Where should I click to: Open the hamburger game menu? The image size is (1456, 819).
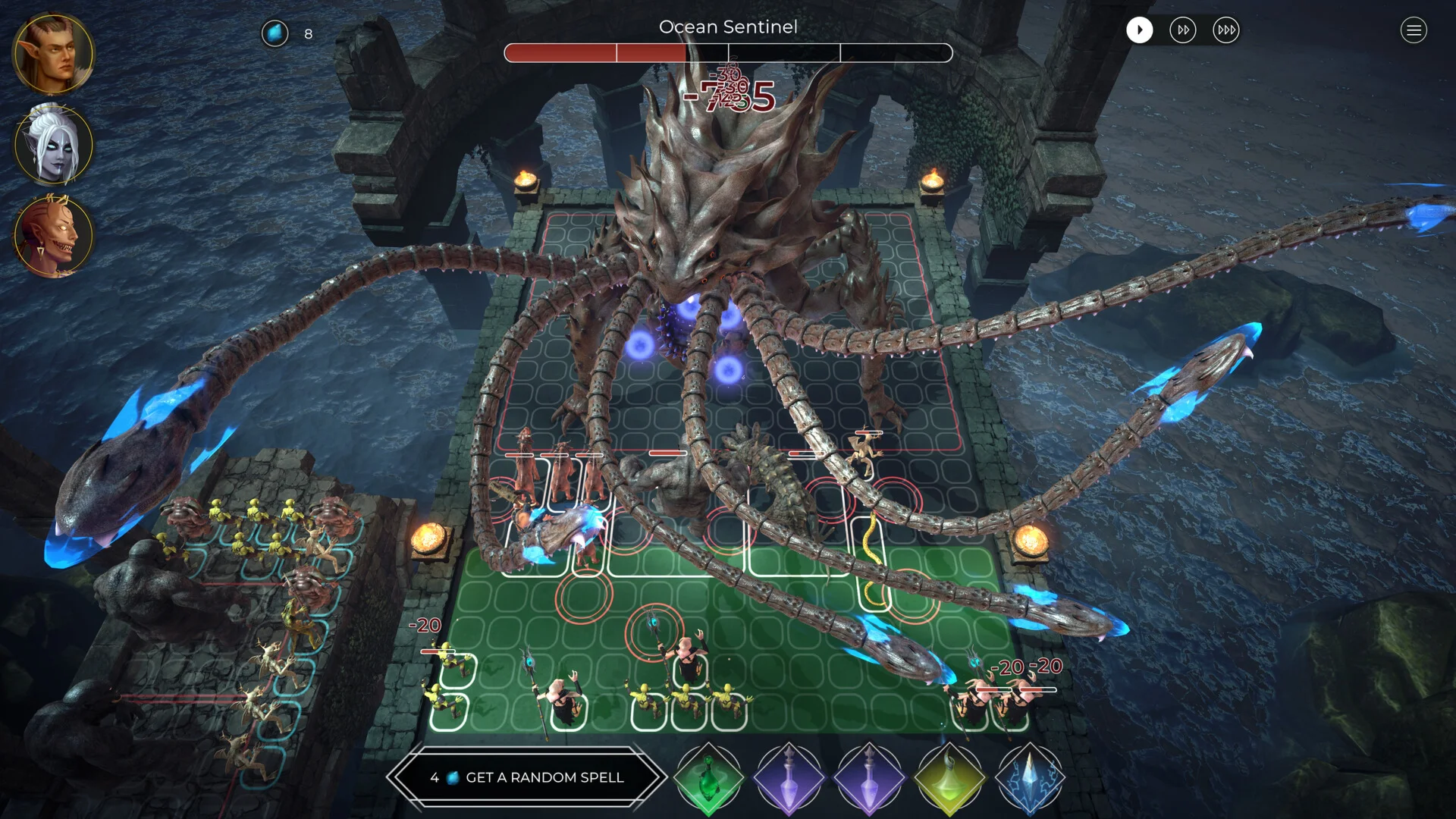(1413, 30)
